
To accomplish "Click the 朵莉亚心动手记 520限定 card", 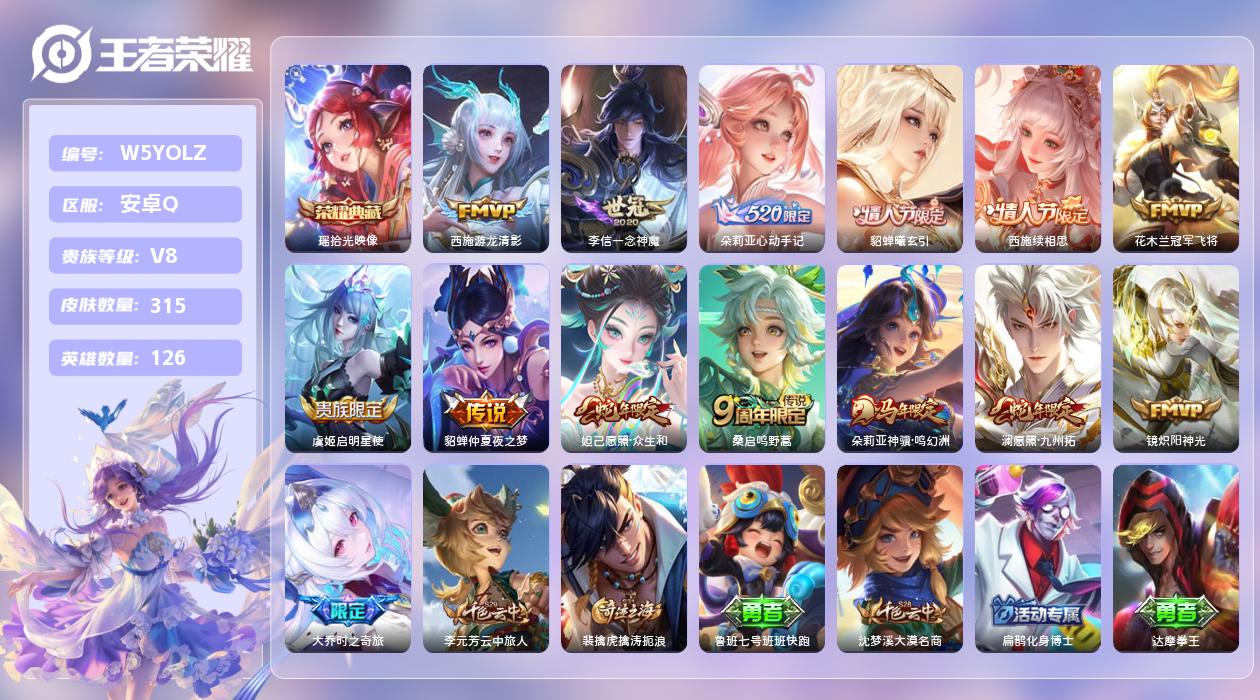I will click(x=762, y=158).
